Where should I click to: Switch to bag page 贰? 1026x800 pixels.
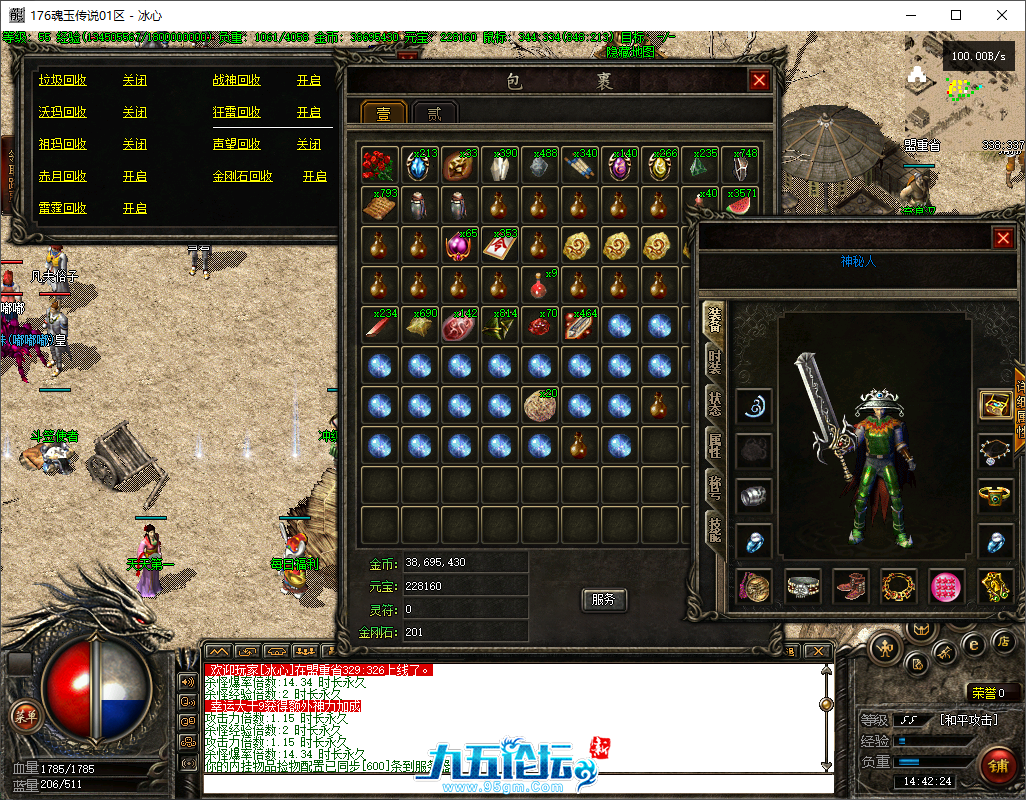click(435, 113)
